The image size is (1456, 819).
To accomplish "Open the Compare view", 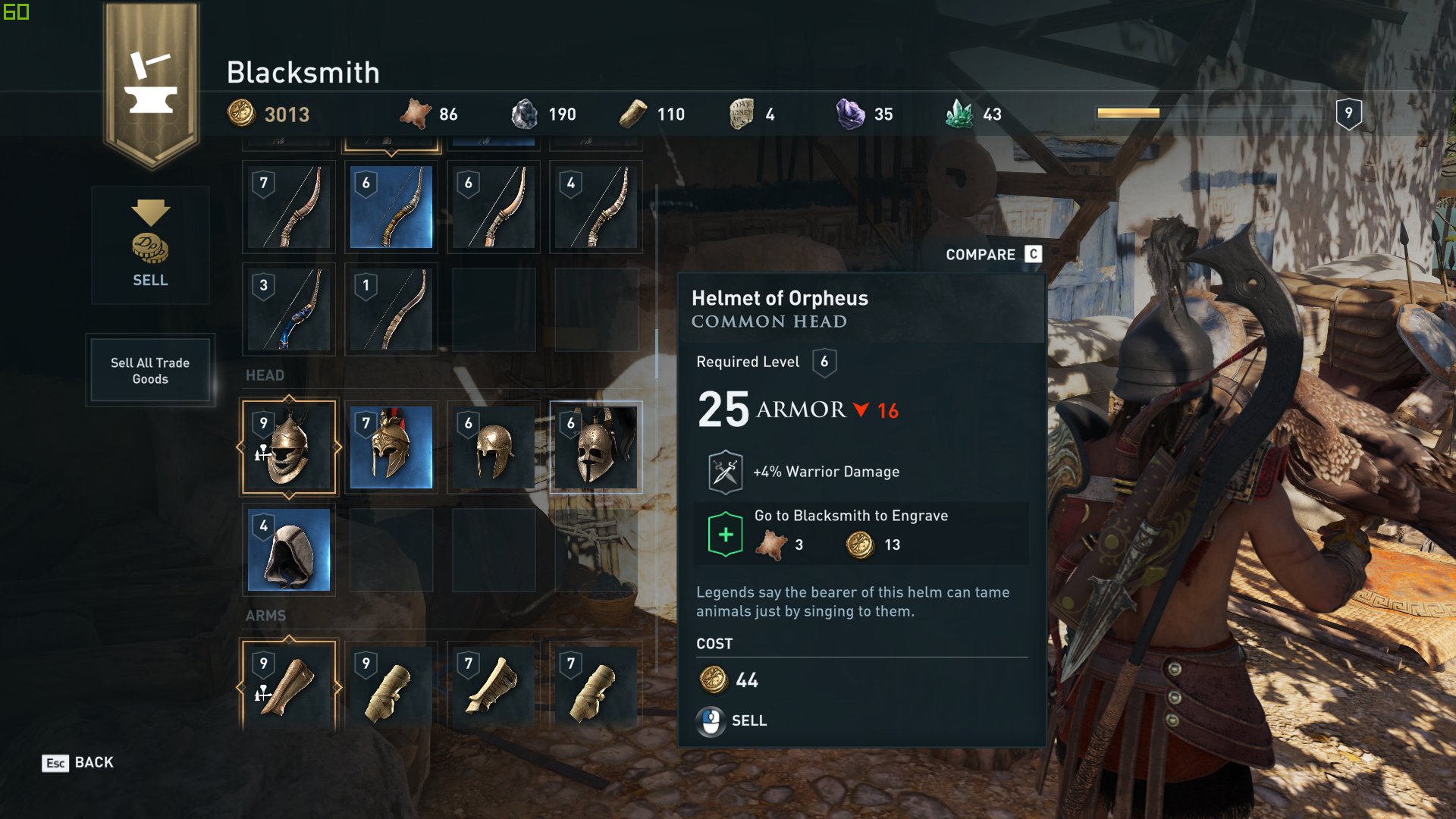I will [993, 255].
